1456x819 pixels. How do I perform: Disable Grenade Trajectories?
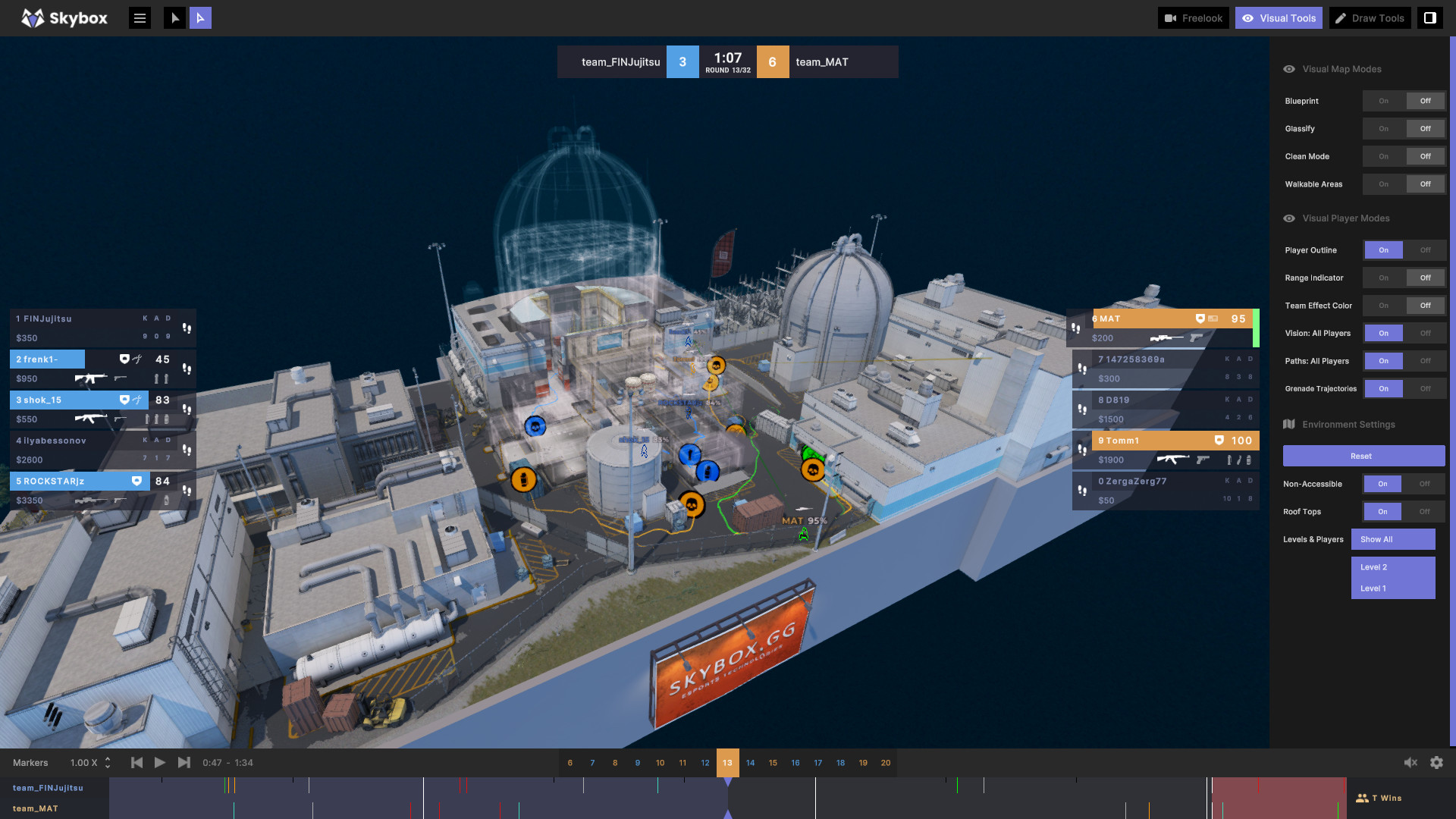1425,388
